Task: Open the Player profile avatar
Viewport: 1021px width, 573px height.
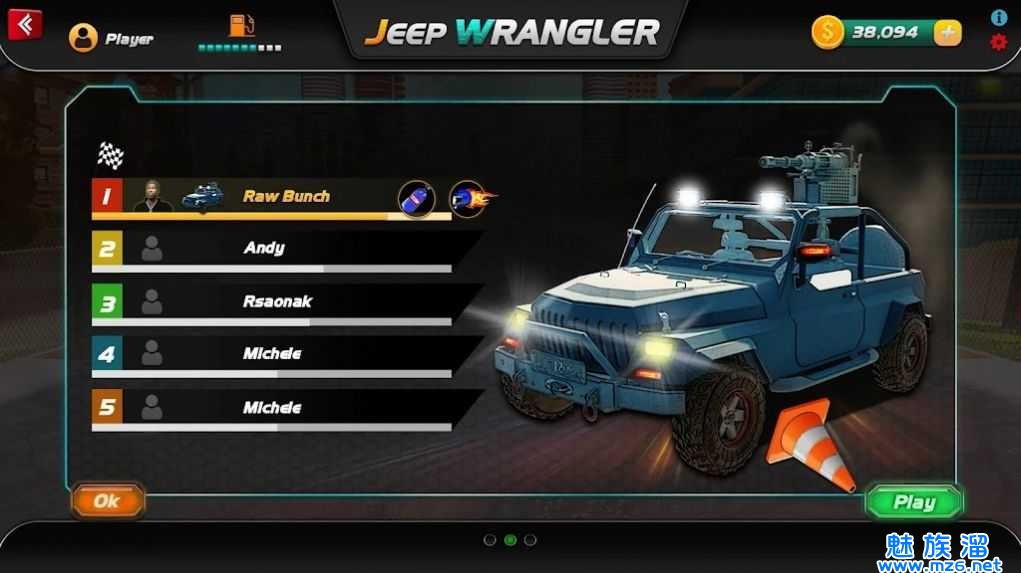Action: (x=83, y=38)
